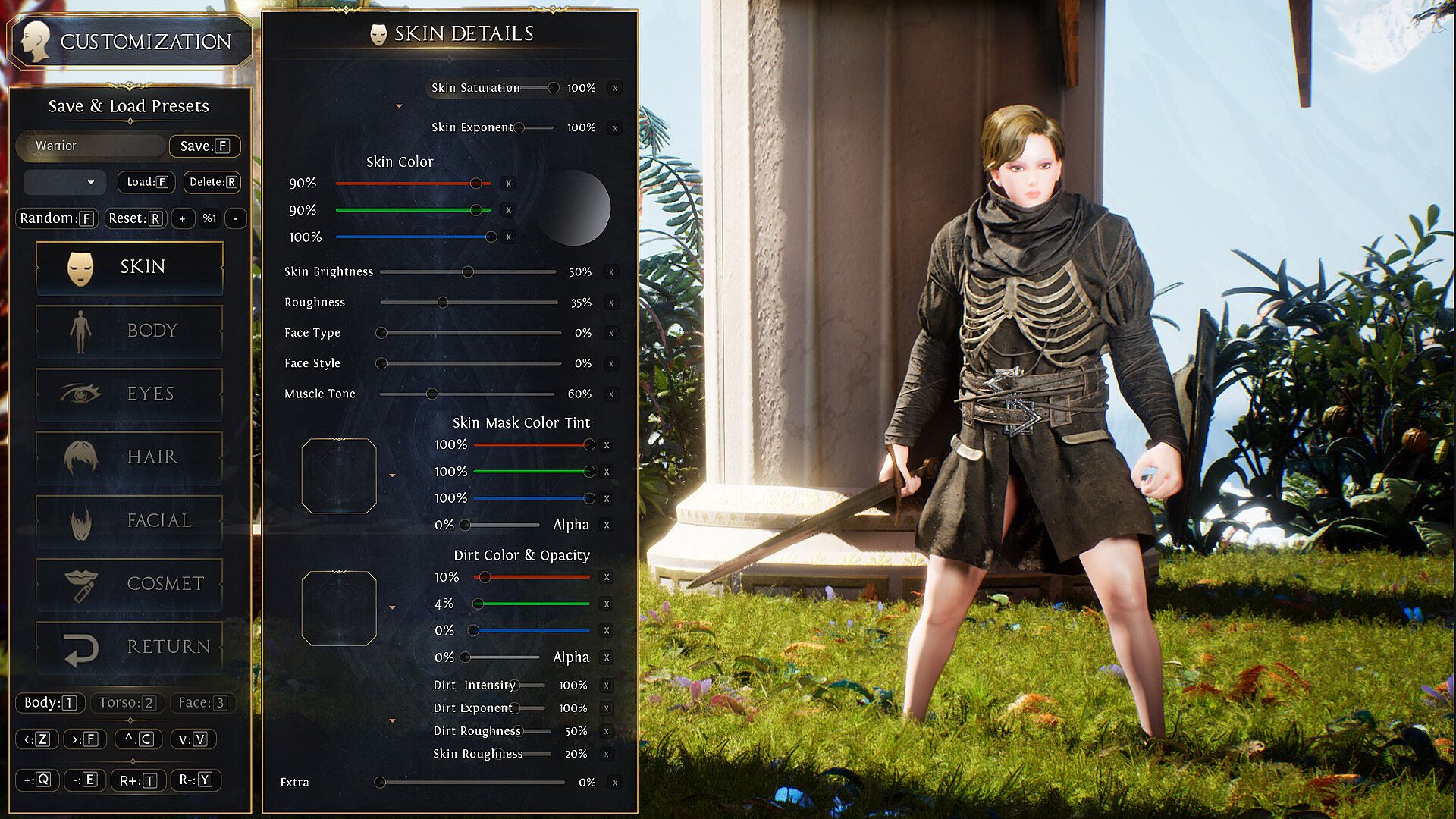Focus the camera on Torso

pos(127,703)
